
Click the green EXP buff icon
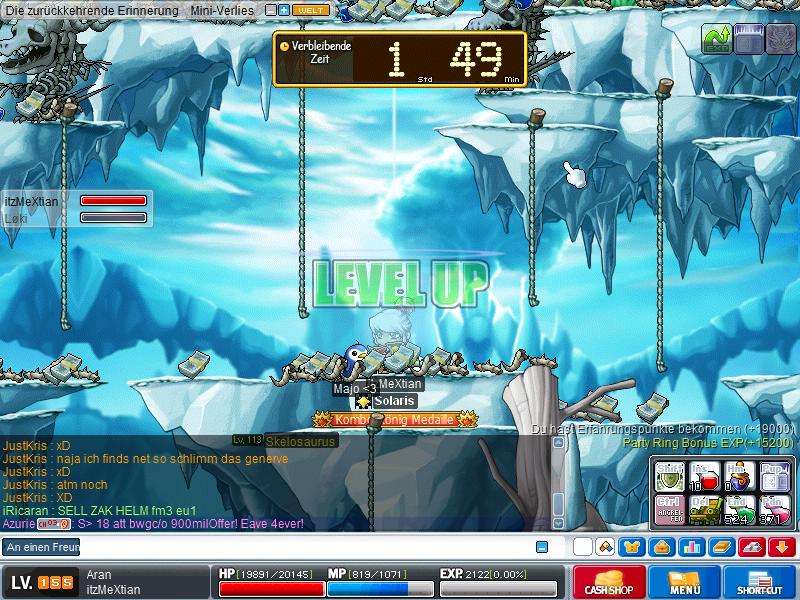tap(716, 39)
